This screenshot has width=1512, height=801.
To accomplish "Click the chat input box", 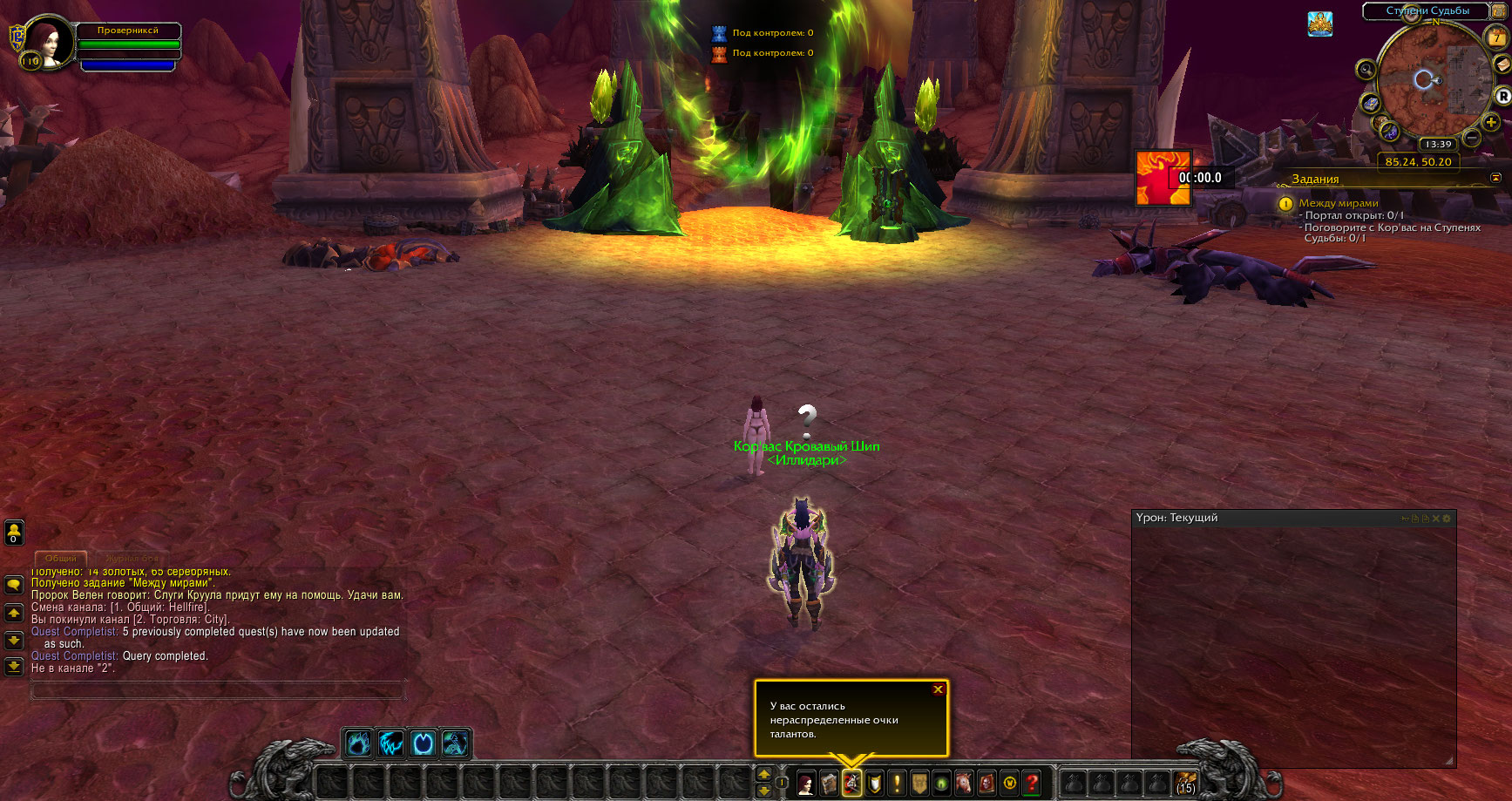I will [x=218, y=690].
